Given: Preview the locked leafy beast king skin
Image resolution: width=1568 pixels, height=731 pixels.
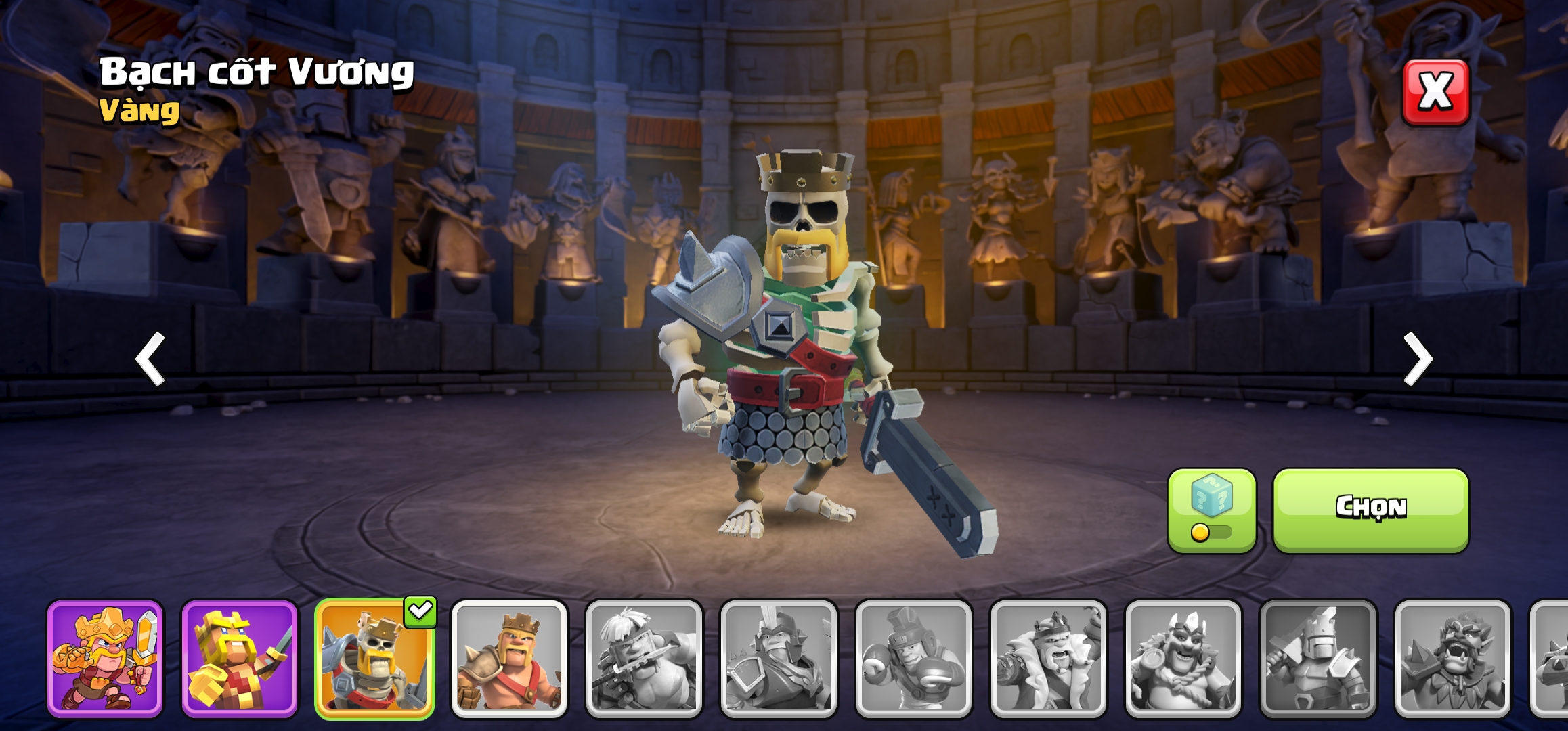Looking at the screenshot, I should (1452, 658).
